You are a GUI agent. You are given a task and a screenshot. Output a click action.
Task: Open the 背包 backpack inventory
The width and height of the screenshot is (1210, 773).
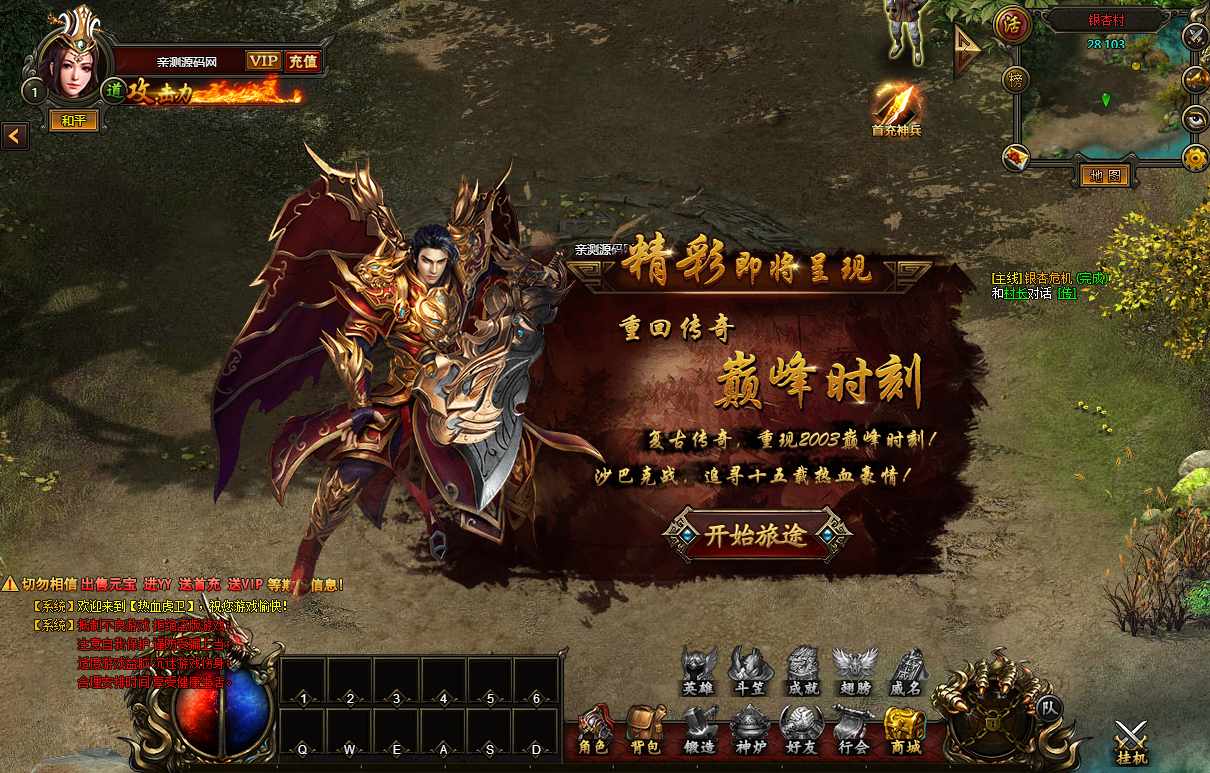[646, 731]
